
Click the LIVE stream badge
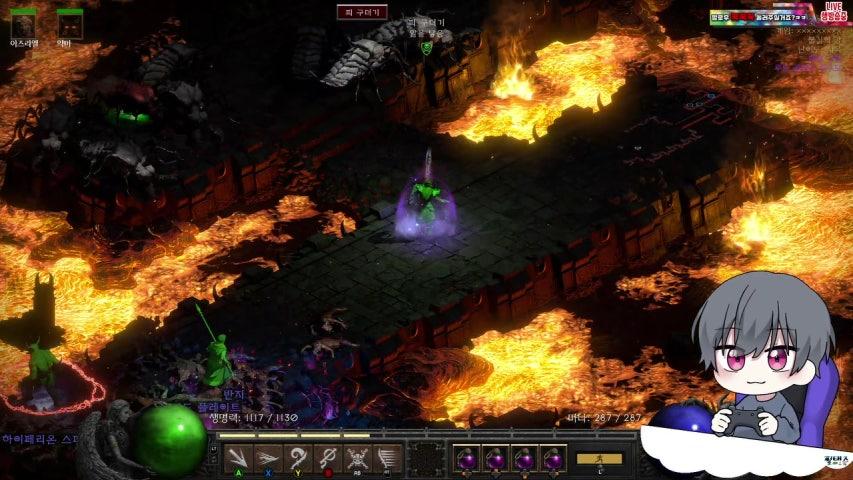pos(833,12)
